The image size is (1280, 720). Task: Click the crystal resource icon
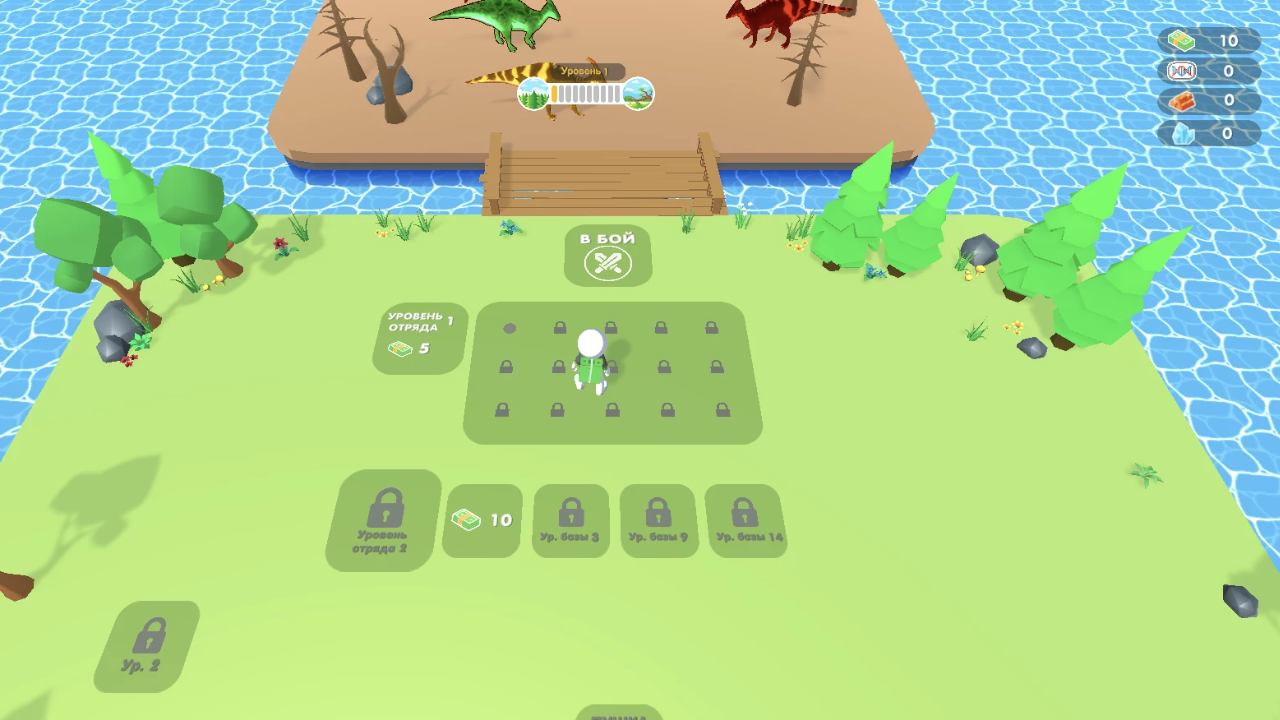[1181, 131]
